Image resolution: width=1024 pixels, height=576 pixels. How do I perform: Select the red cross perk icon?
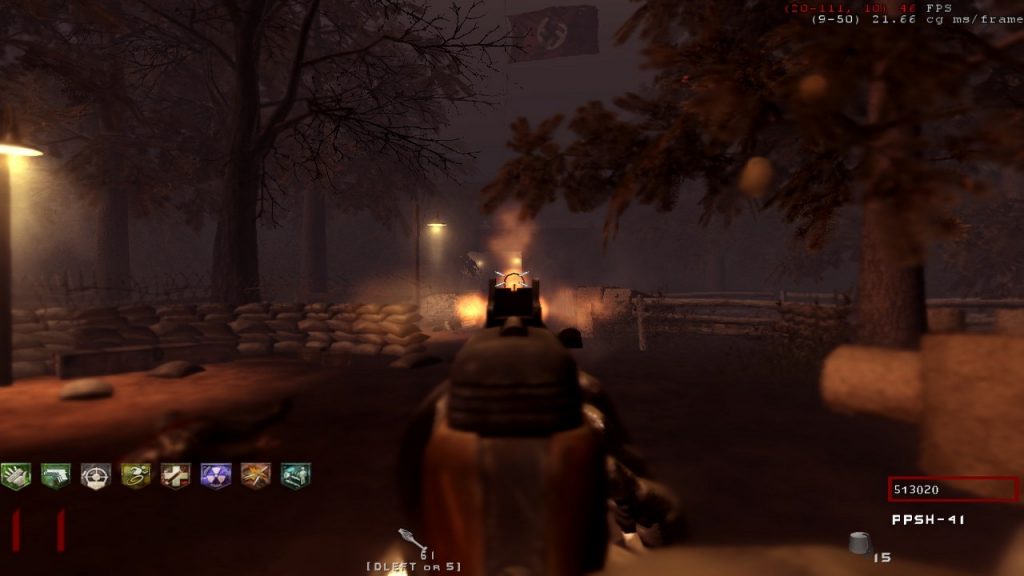pos(176,476)
